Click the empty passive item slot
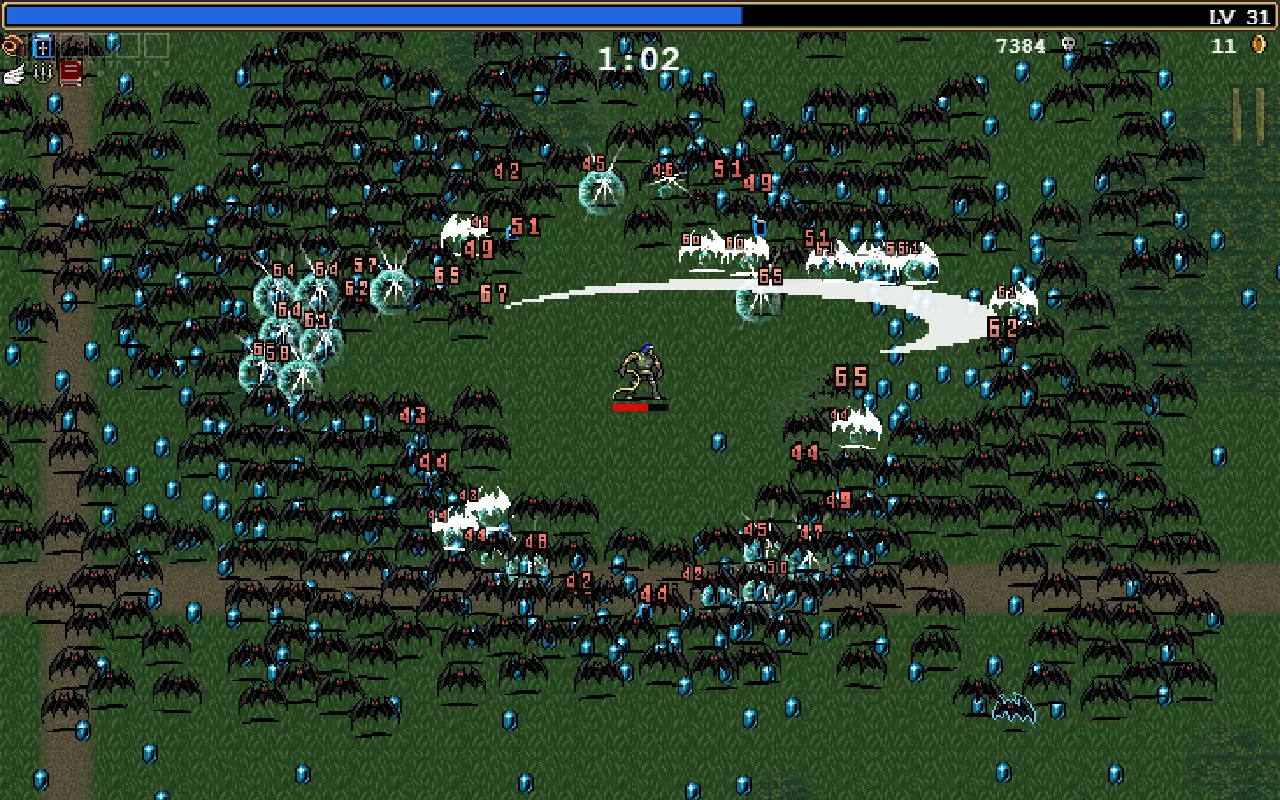1280x800 pixels. pyautogui.click(x=100, y=75)
